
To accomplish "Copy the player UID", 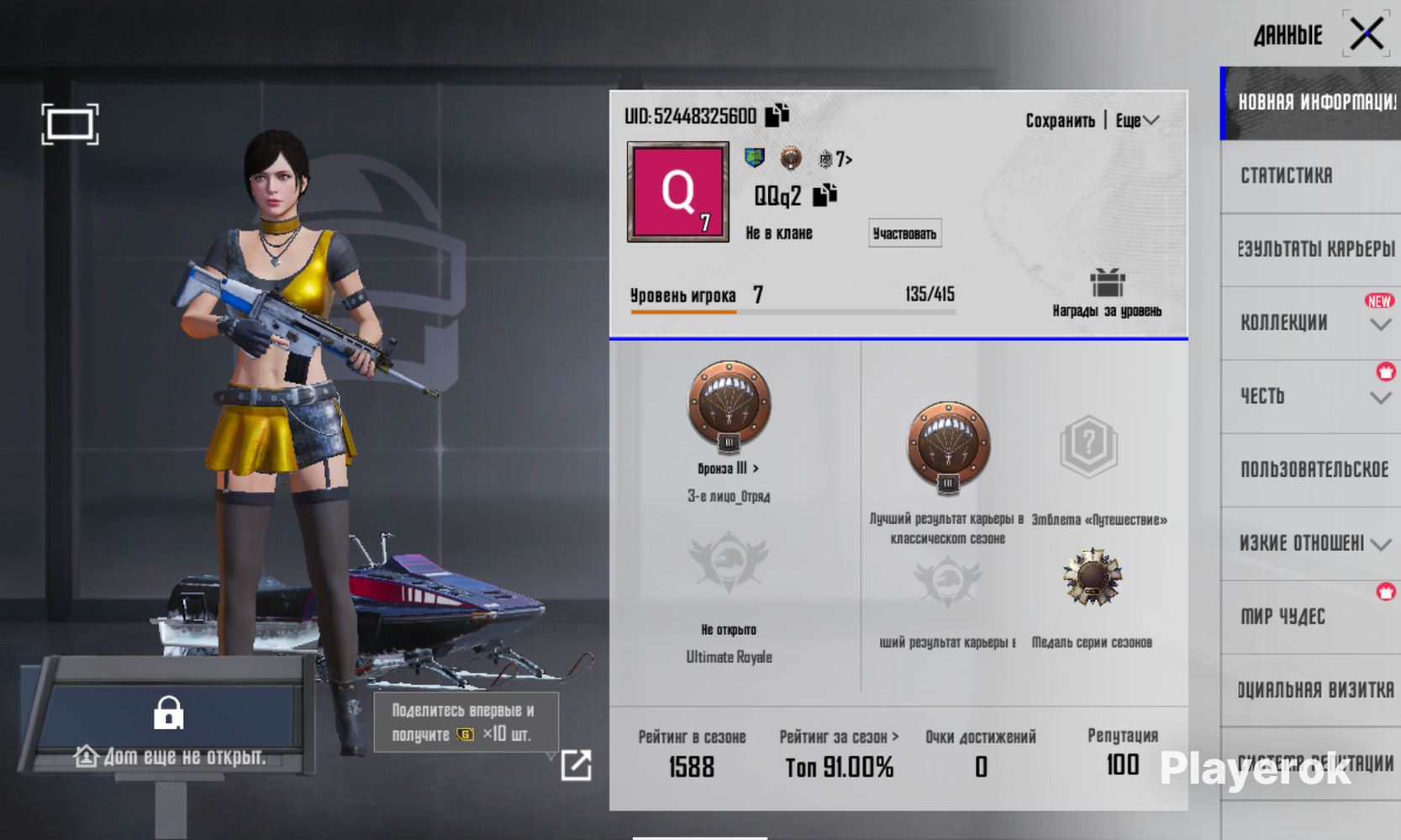I will [777, 114].
